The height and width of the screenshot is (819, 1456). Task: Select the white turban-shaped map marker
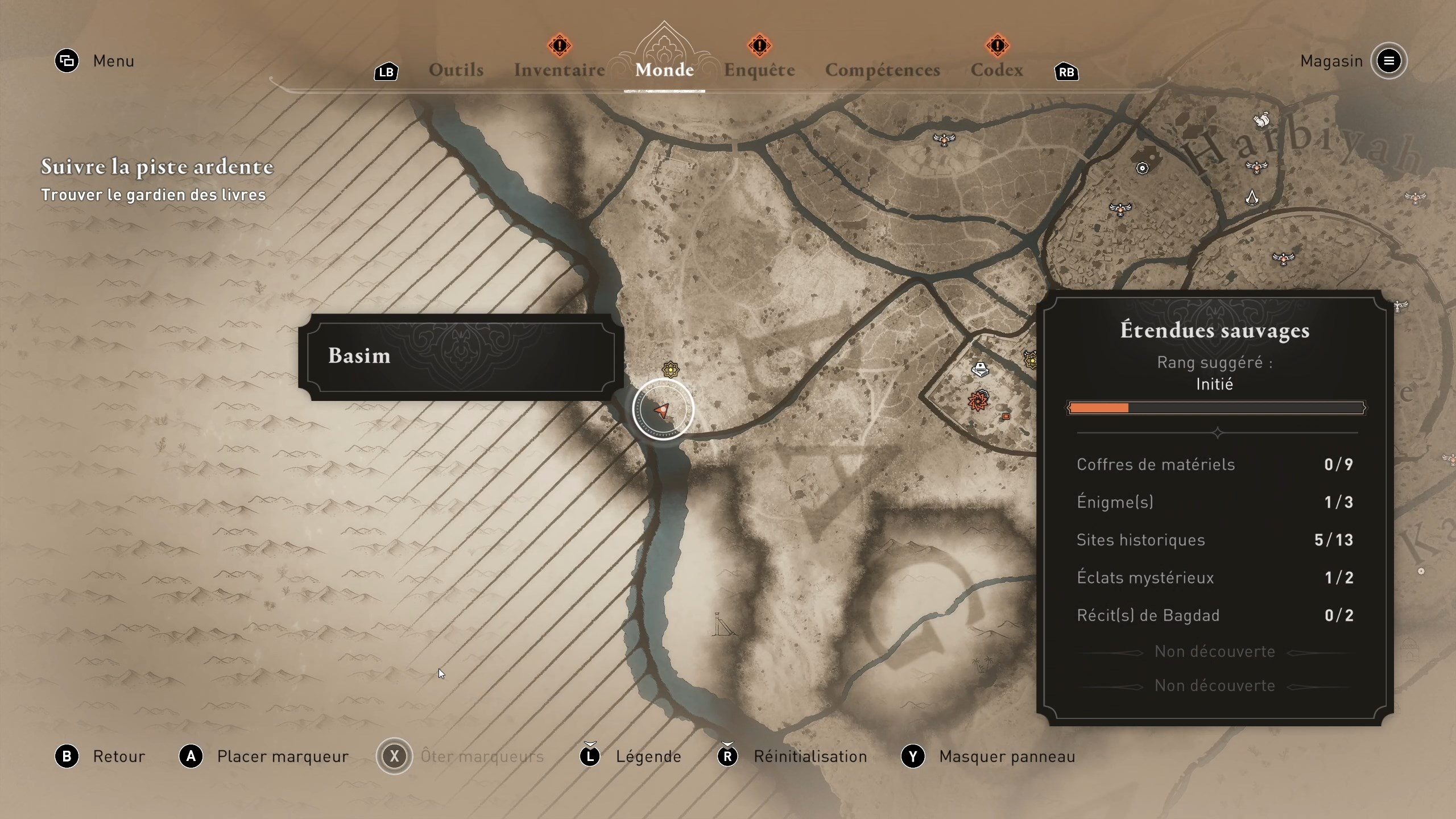pos(980,370)
